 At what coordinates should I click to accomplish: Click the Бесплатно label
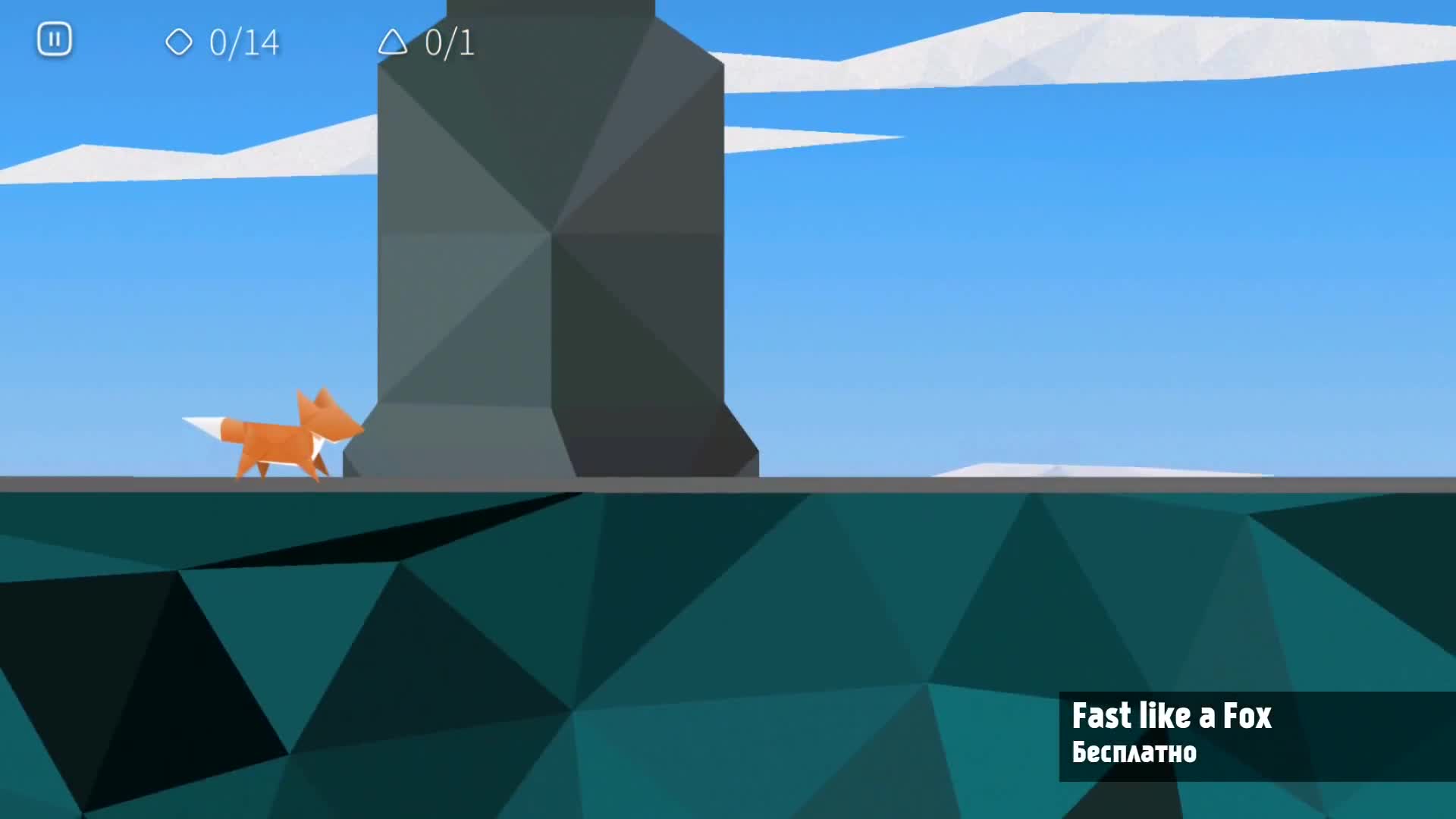click(x=1134, y=753)
